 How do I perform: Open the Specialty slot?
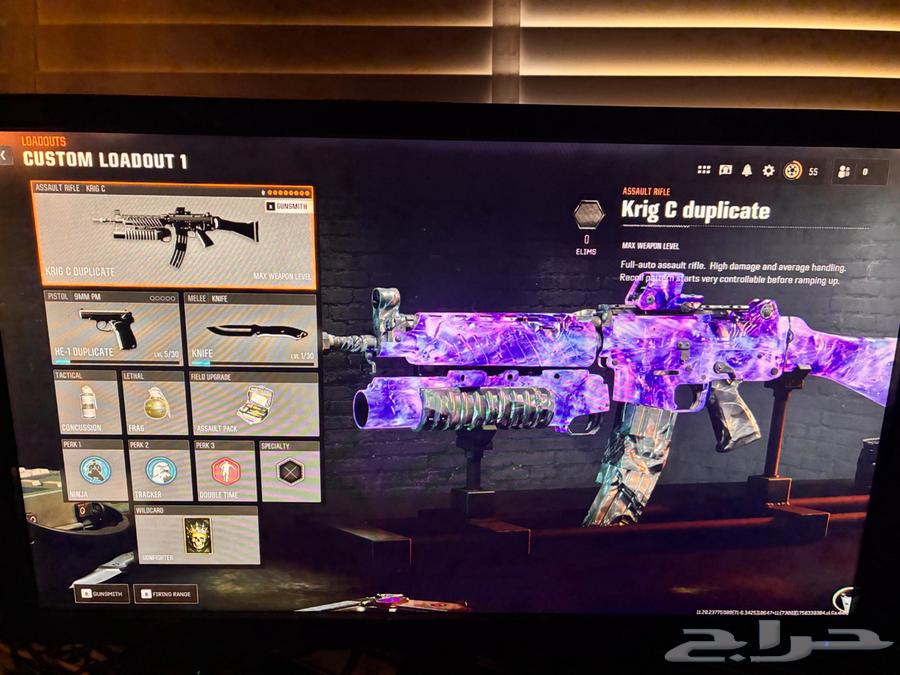[x=289, y=470]
